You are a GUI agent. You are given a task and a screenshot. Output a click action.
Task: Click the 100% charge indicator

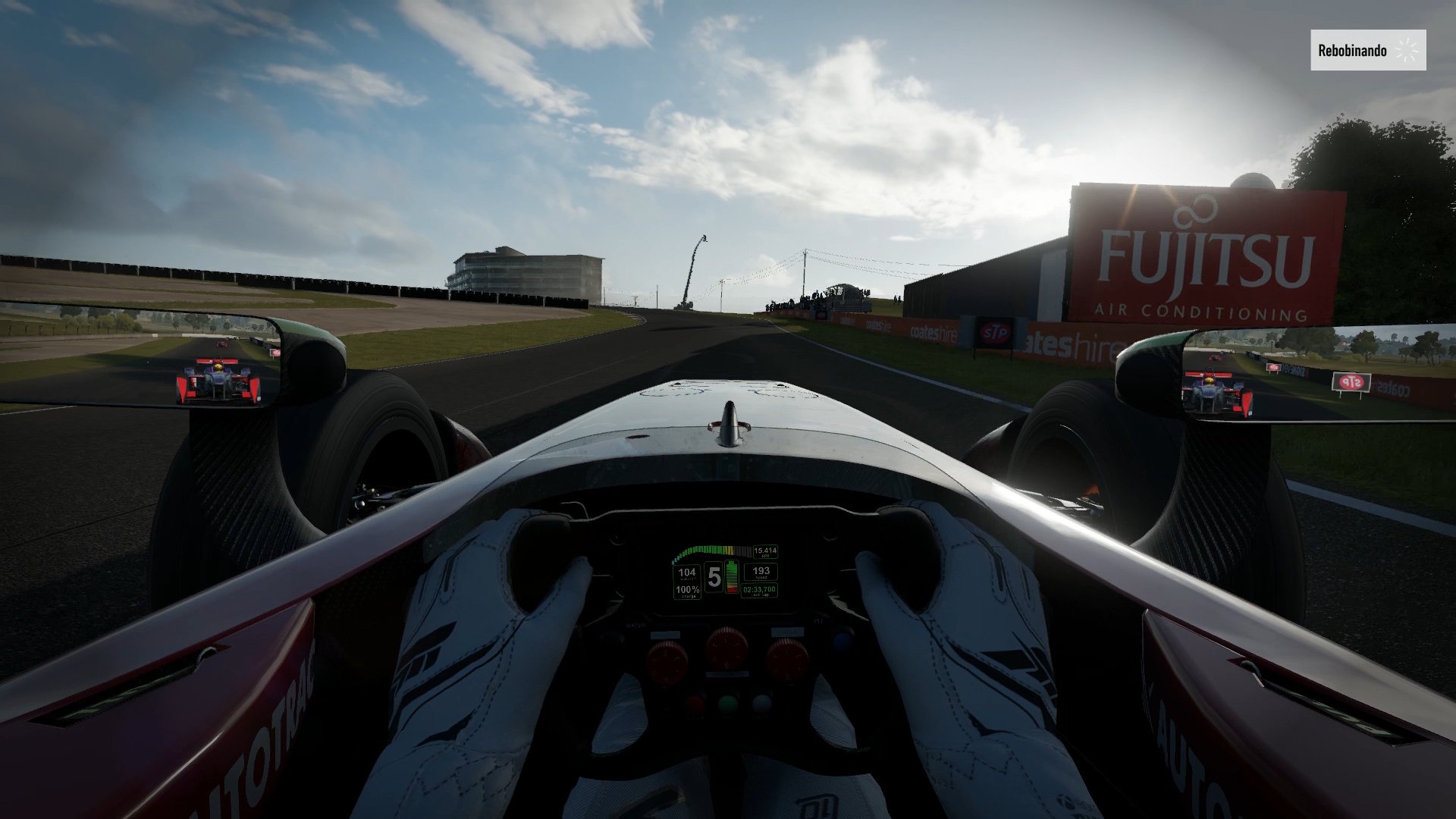(x=688, y=590)
